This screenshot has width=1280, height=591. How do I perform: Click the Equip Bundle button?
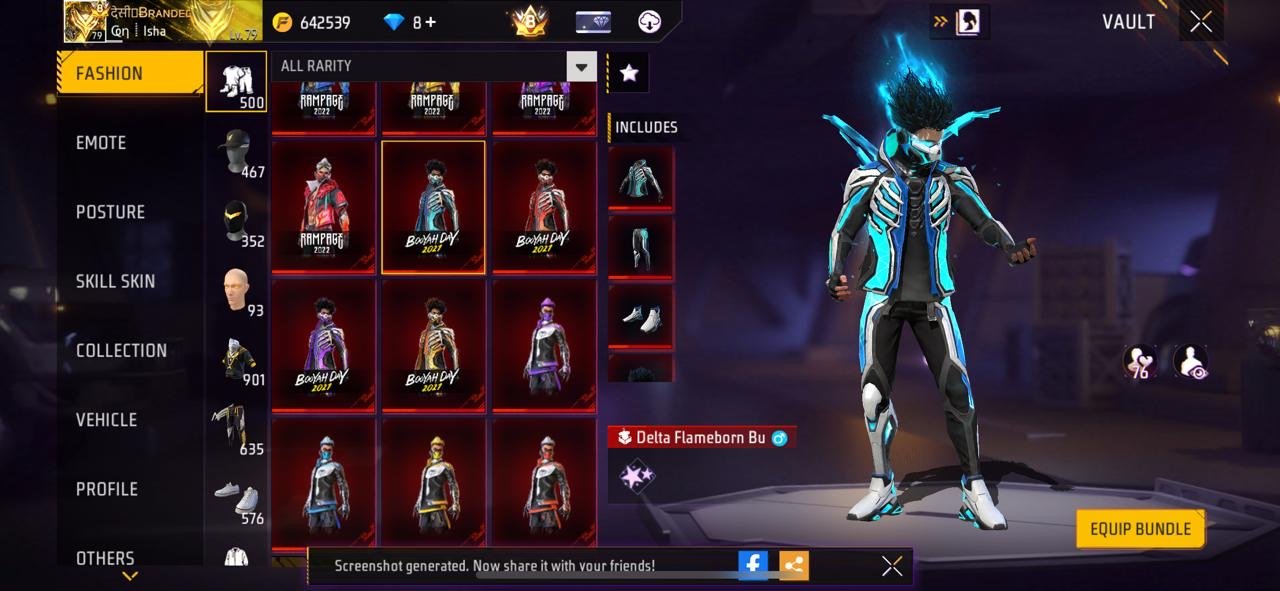tap(1140, 529)
